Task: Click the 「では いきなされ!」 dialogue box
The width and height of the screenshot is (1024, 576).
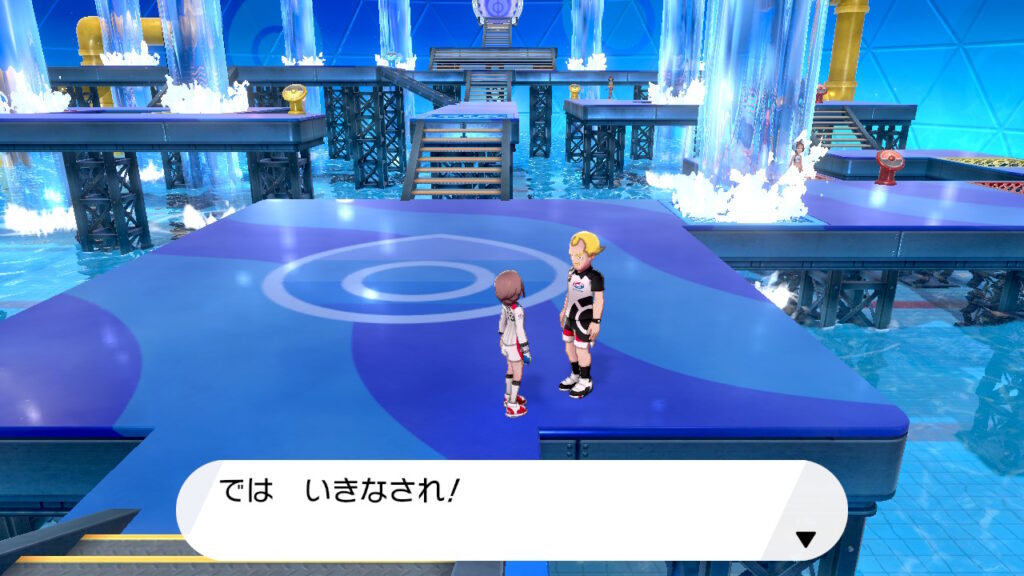Action: point(511,511)
